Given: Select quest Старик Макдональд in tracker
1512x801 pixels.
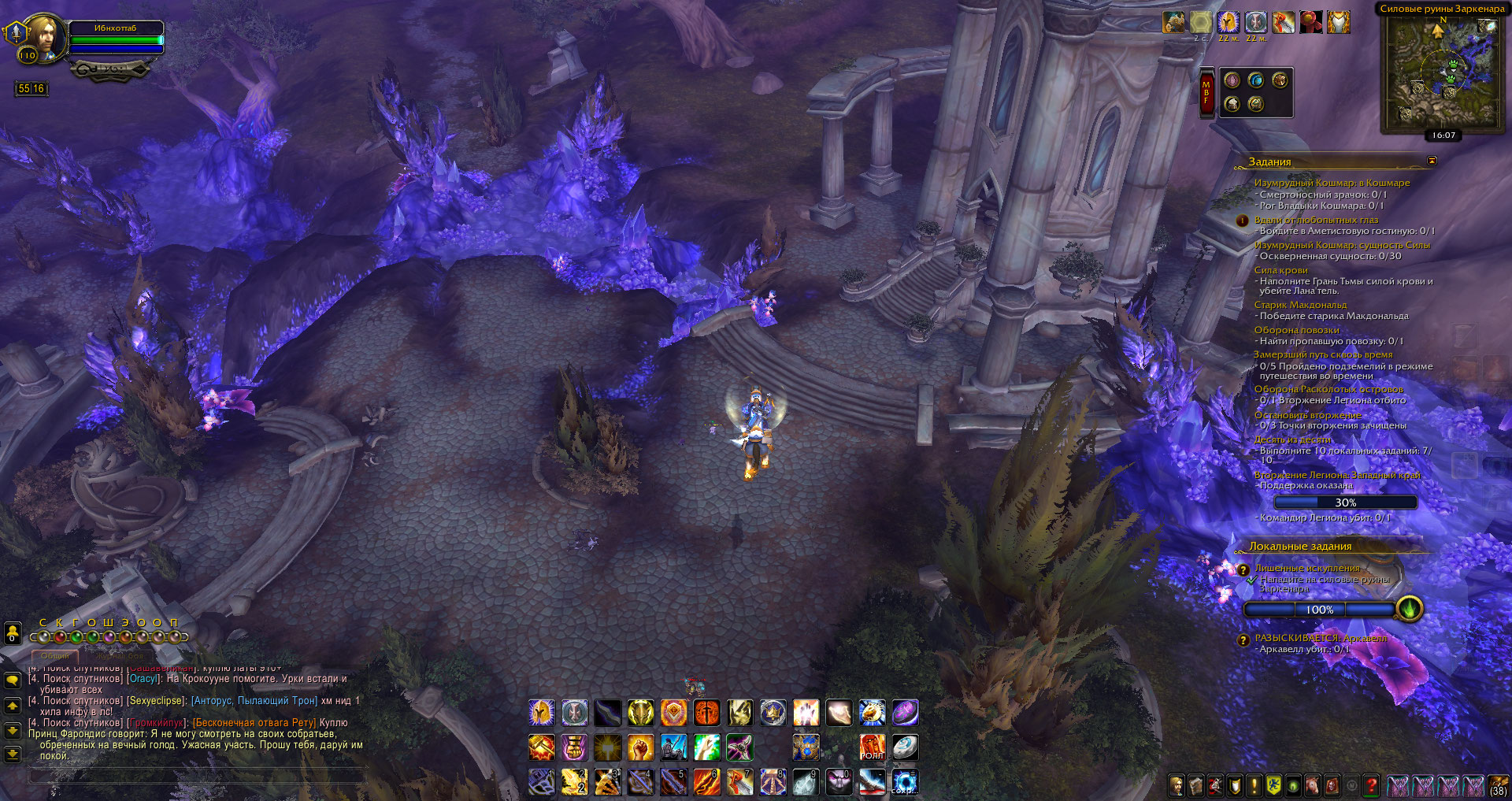Looking at the screenshot, I should click(x=1300, y=305).
